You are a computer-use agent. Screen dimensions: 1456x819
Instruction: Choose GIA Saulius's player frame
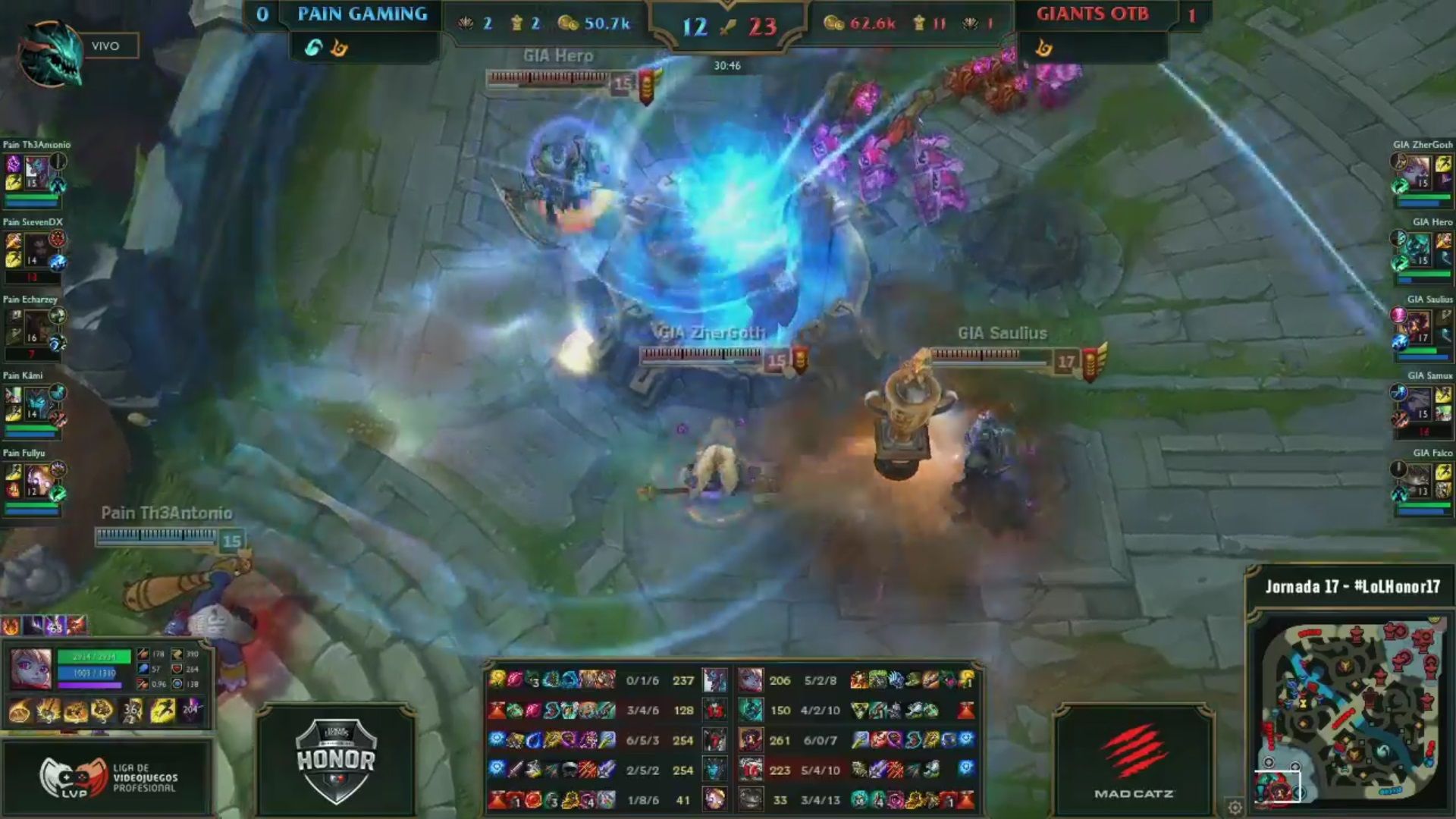pos(1420,329)
